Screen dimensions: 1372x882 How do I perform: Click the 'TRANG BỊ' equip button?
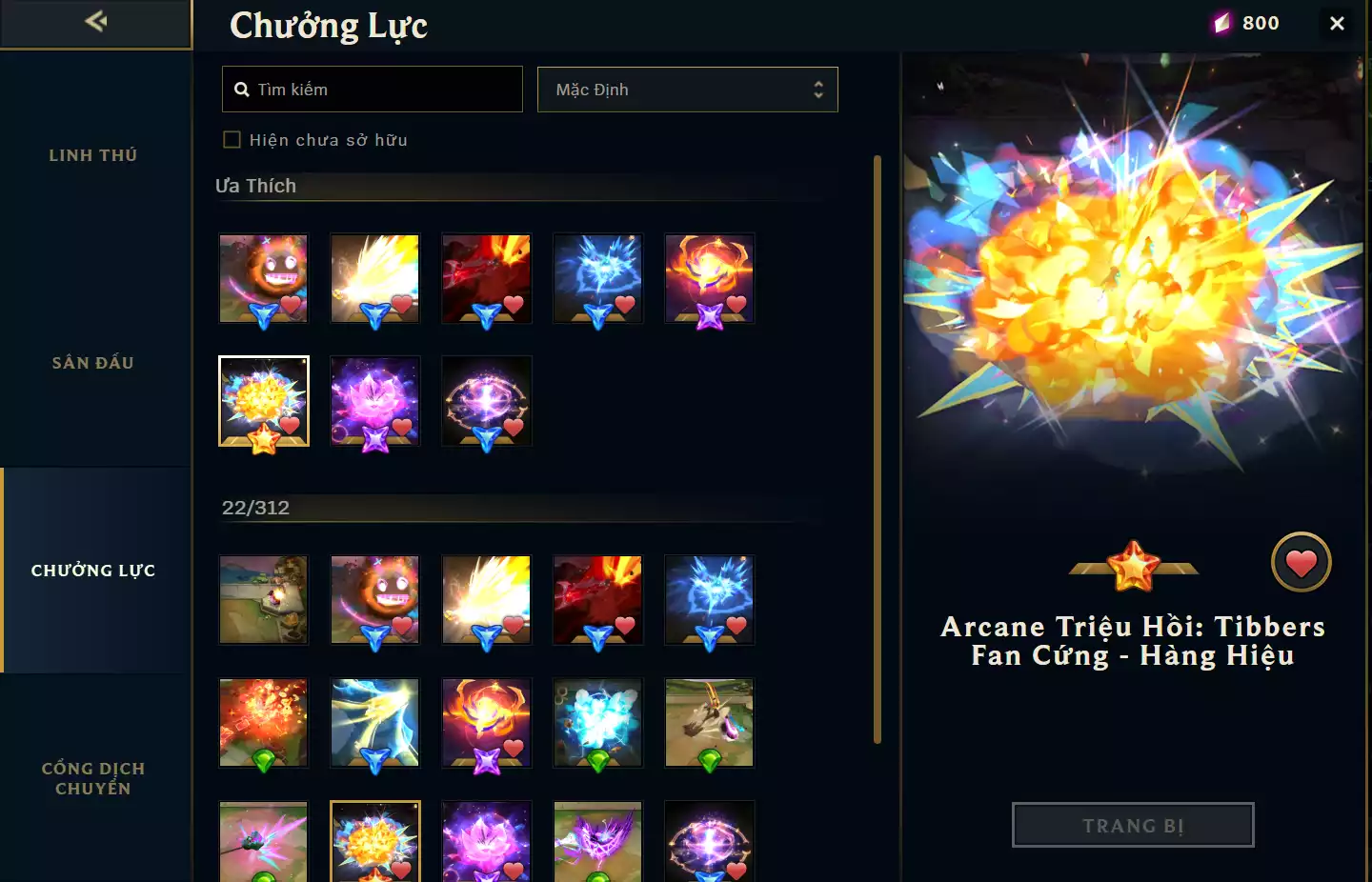pyautogui.click(x=1133, y=825)
